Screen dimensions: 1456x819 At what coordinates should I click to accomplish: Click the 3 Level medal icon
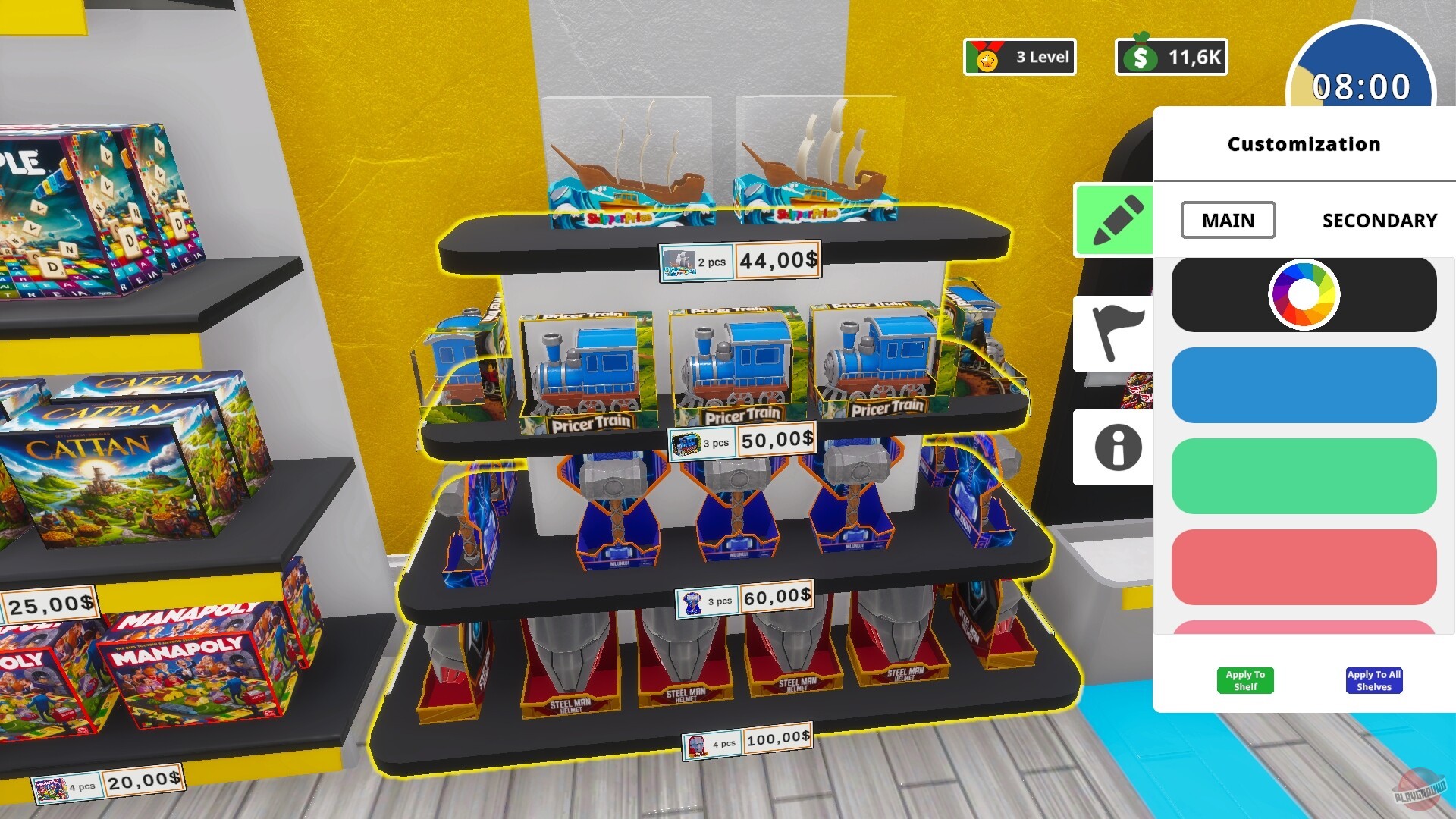pos(985,55)
